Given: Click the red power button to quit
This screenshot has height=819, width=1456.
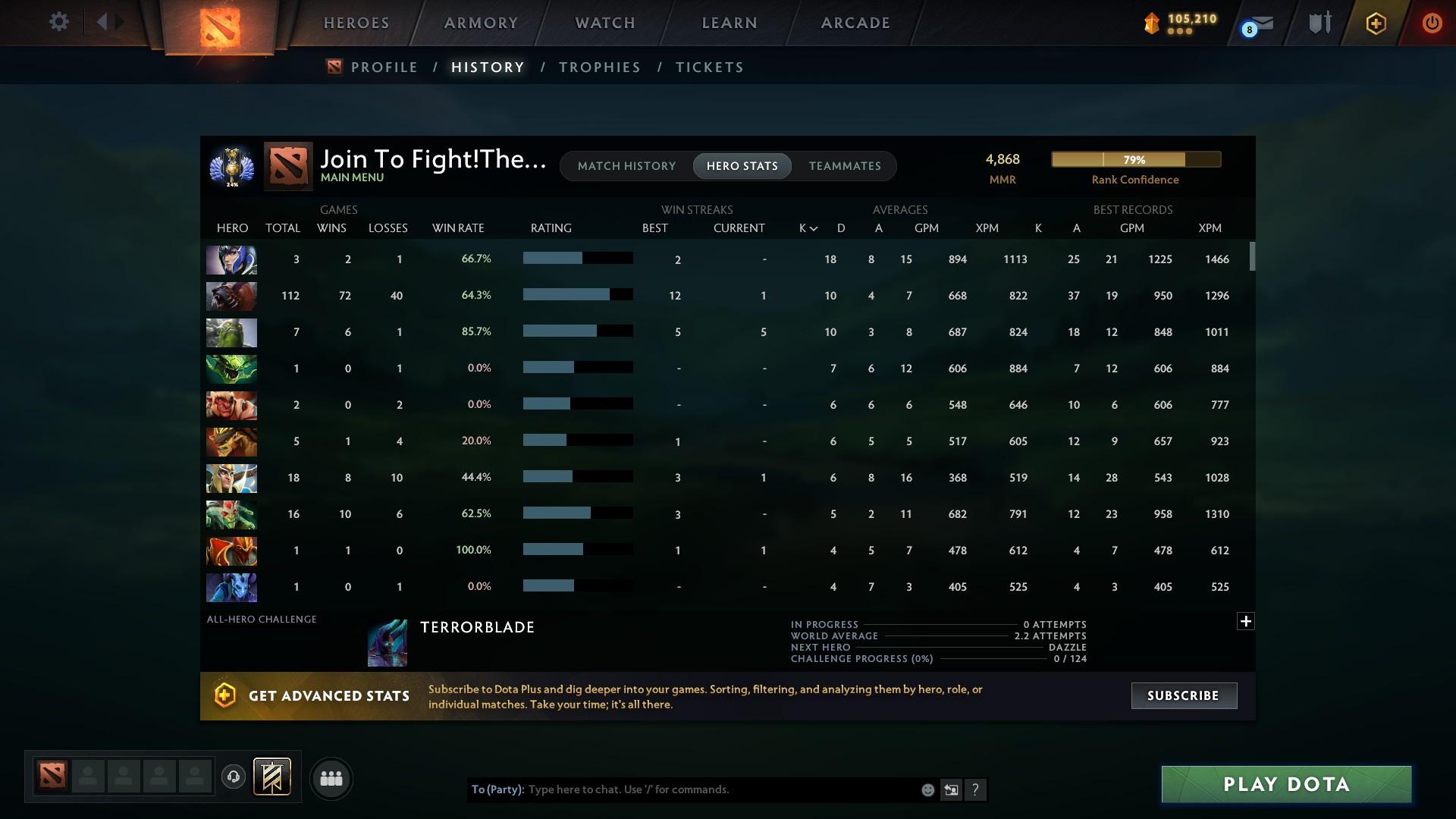Looking at the screenshot, I should pos(1432,23).
